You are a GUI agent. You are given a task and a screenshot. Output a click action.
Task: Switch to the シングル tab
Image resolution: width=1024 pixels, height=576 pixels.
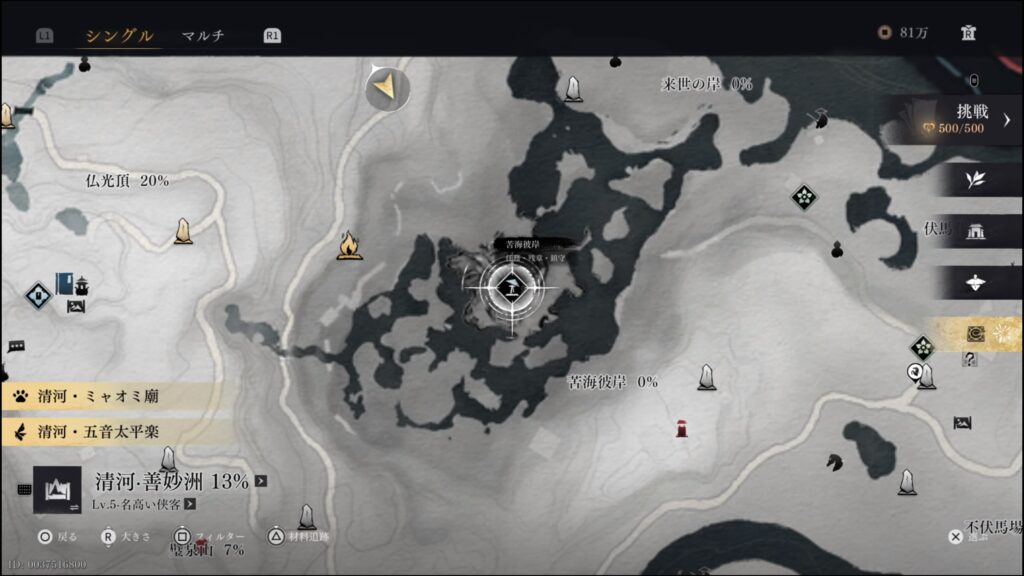(119, 36)
